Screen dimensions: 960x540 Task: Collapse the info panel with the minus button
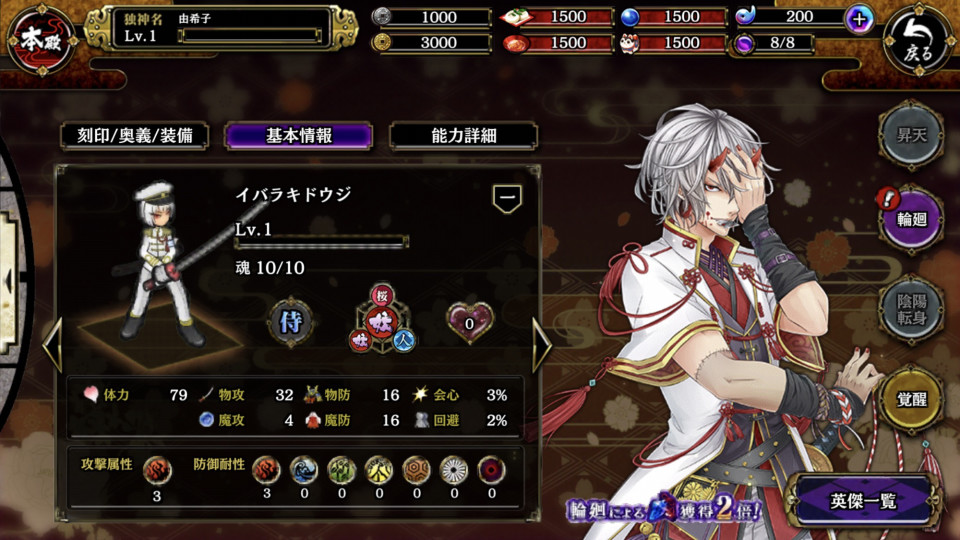click(x=507, y=198)
